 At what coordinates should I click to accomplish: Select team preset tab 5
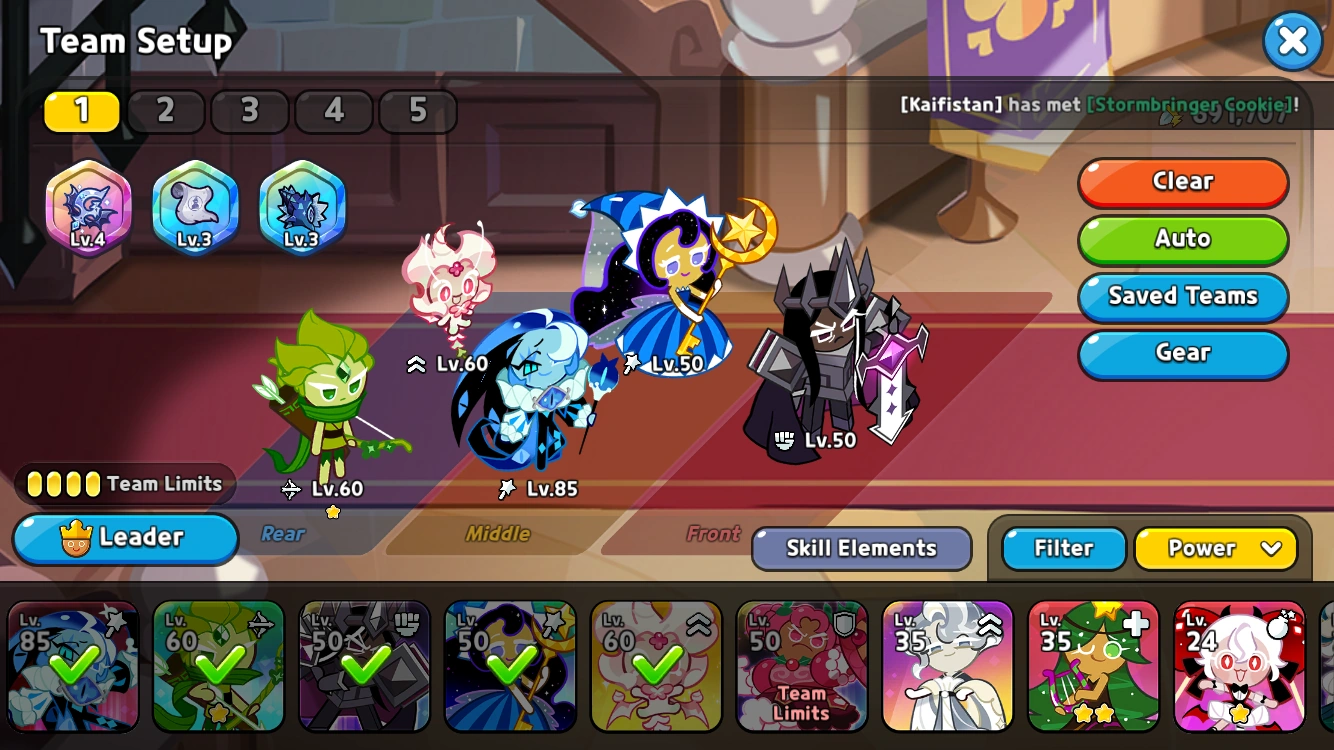(x=418, y=111)
